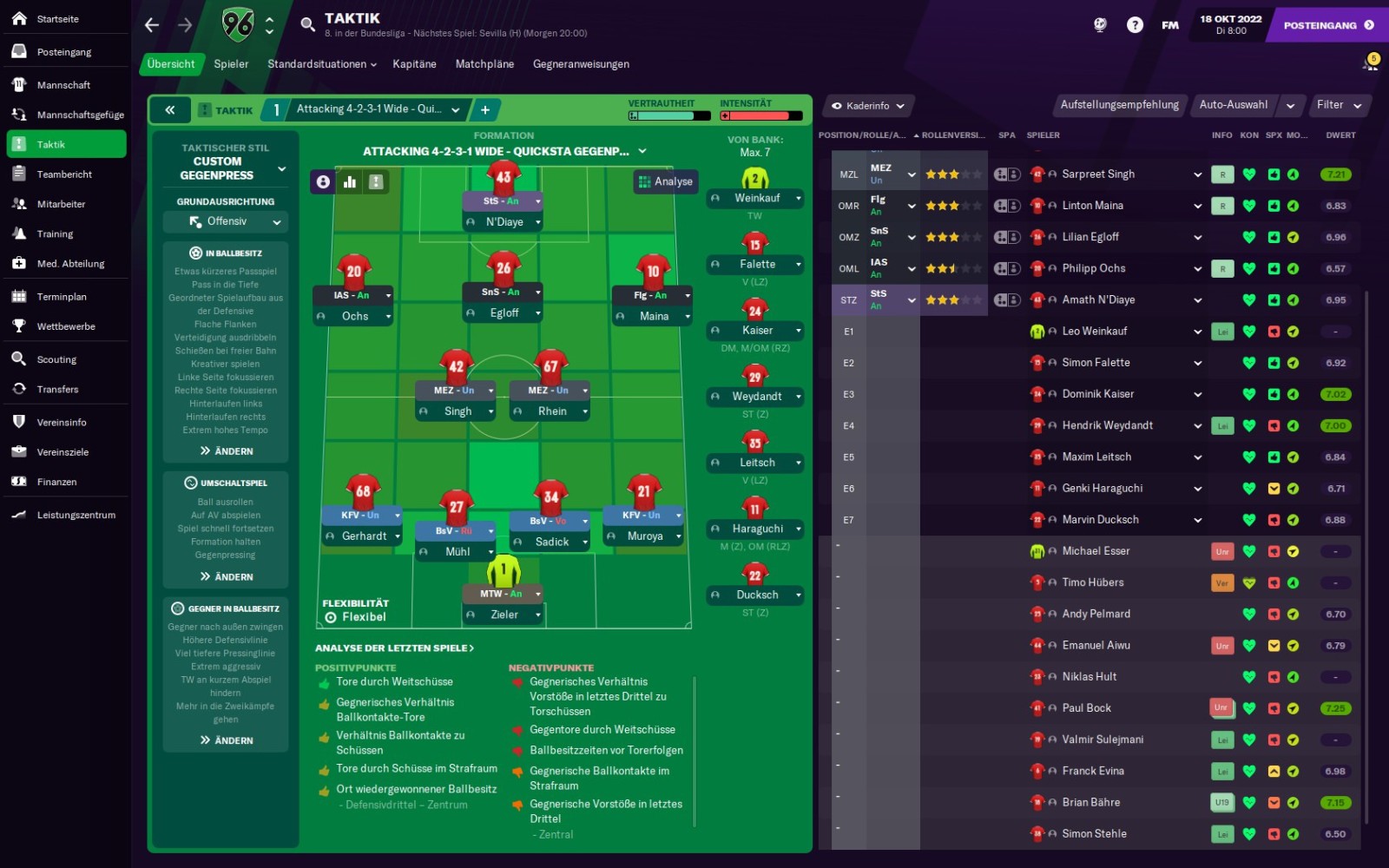Select Sarpreet Singh in the player list
Screen dimensions: 1389x868
[x=1098, y=174]
